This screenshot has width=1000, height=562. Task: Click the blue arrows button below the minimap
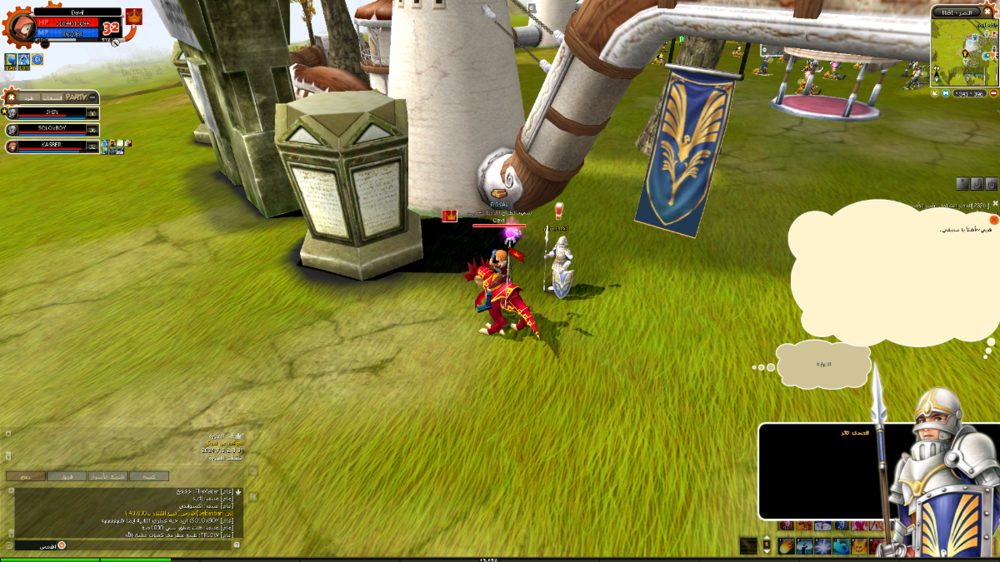[946, 93]
